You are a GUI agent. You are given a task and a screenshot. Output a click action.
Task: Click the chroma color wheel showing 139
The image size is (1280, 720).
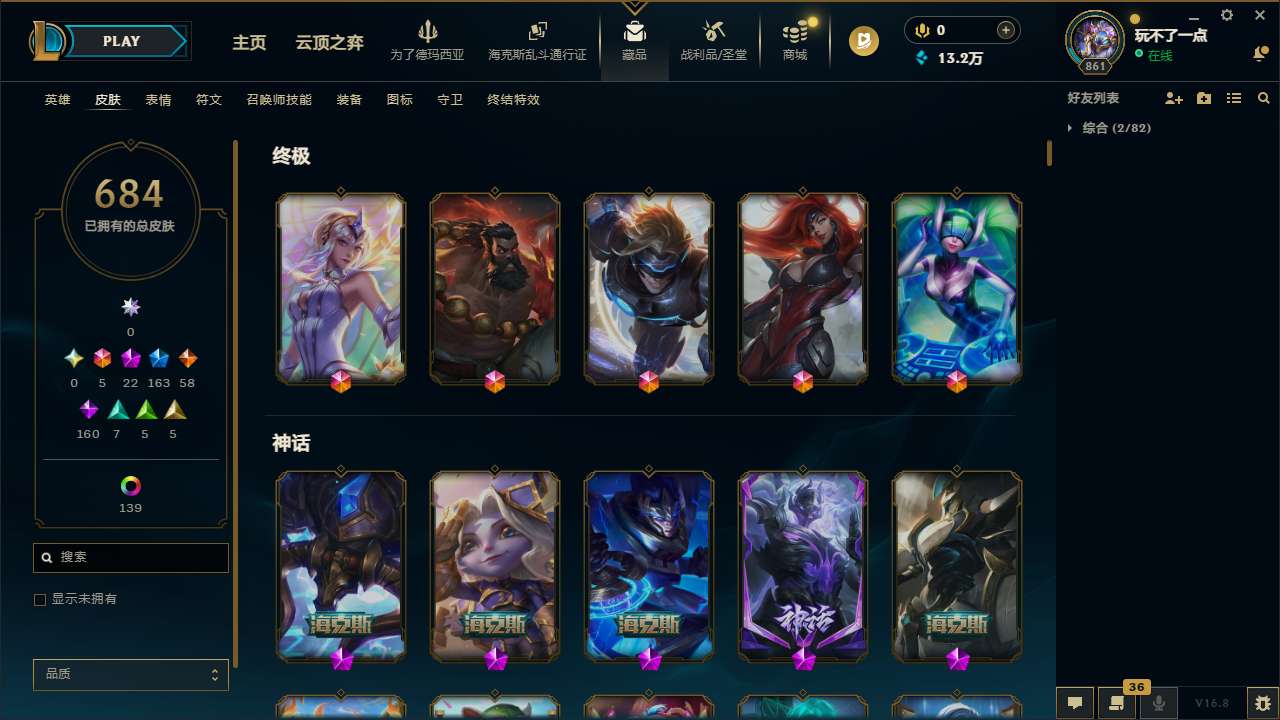pos(130,487)
